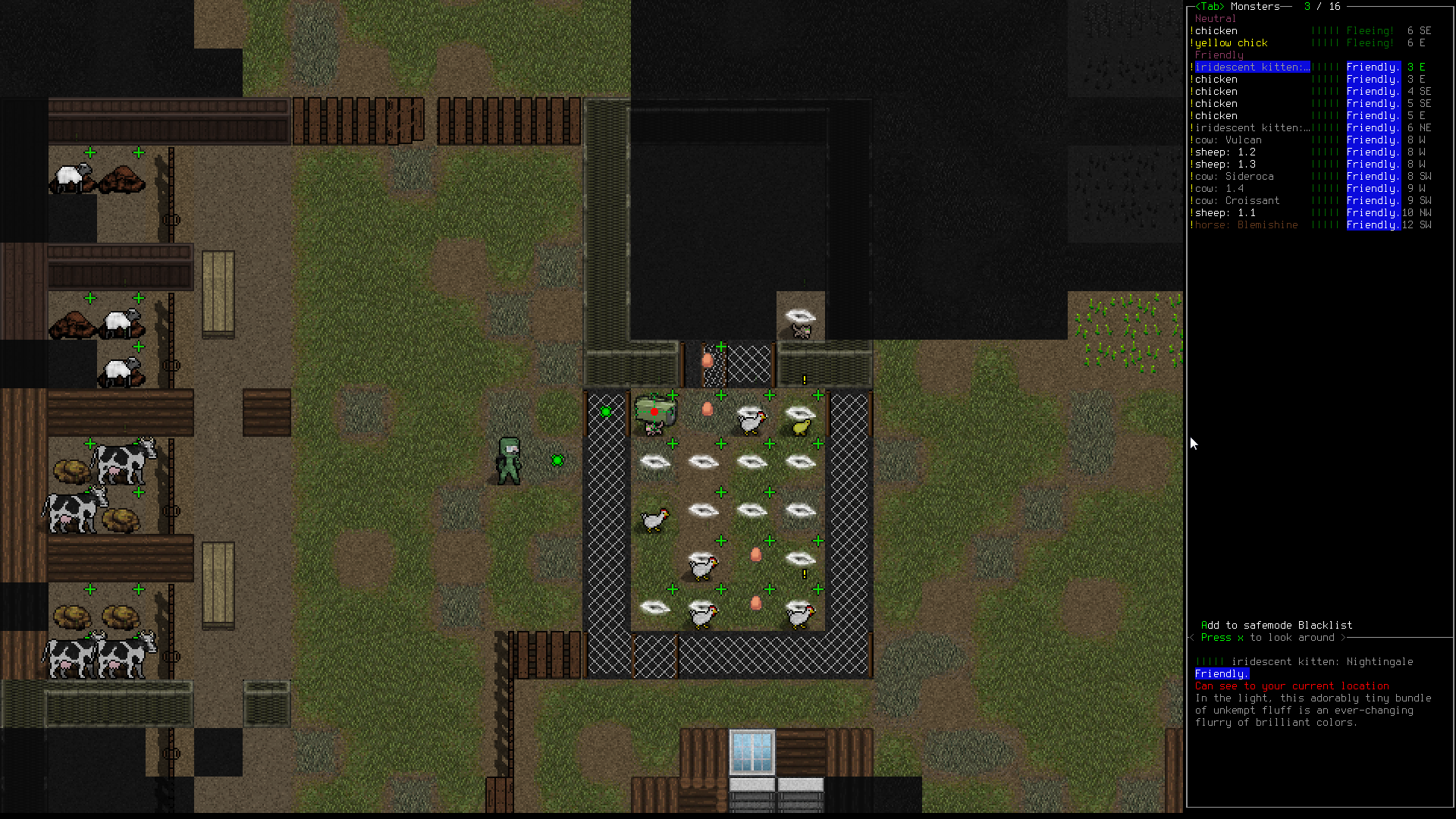Select the fleeing chicken under Neutral

pyautogui.click(x=1216, y=31)
